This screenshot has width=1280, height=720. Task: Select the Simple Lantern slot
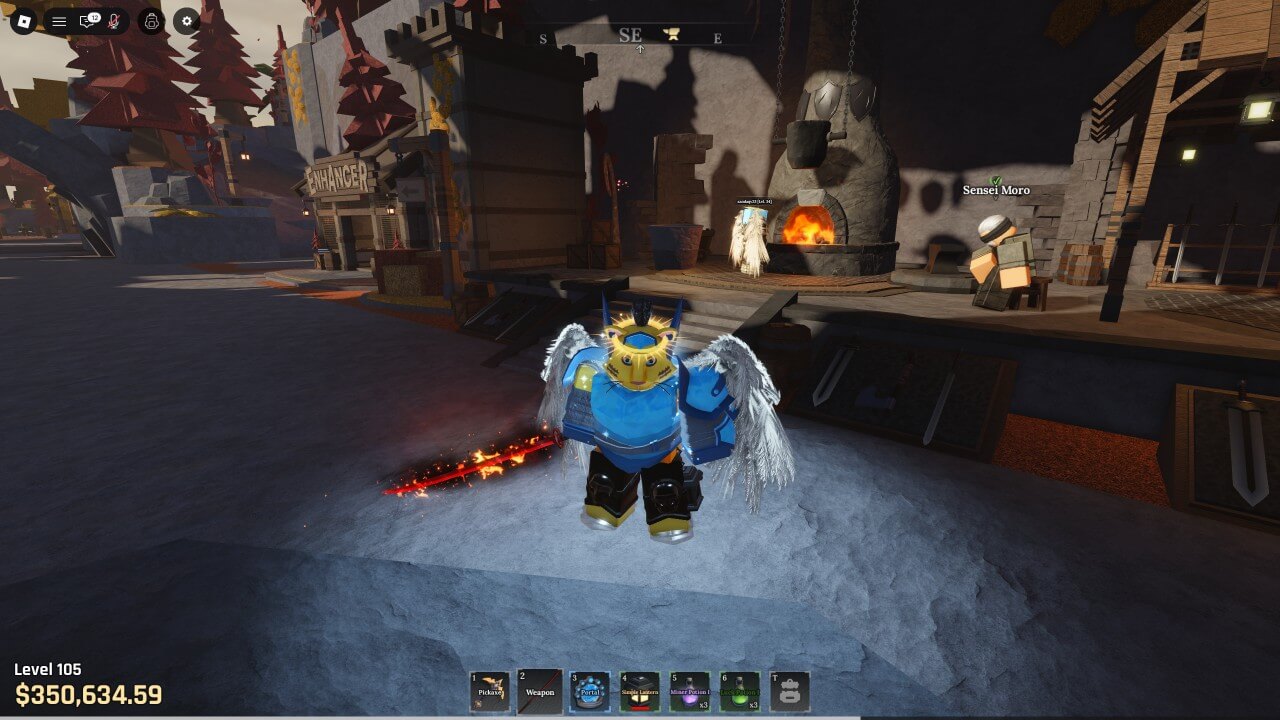(x=640, y=691)
